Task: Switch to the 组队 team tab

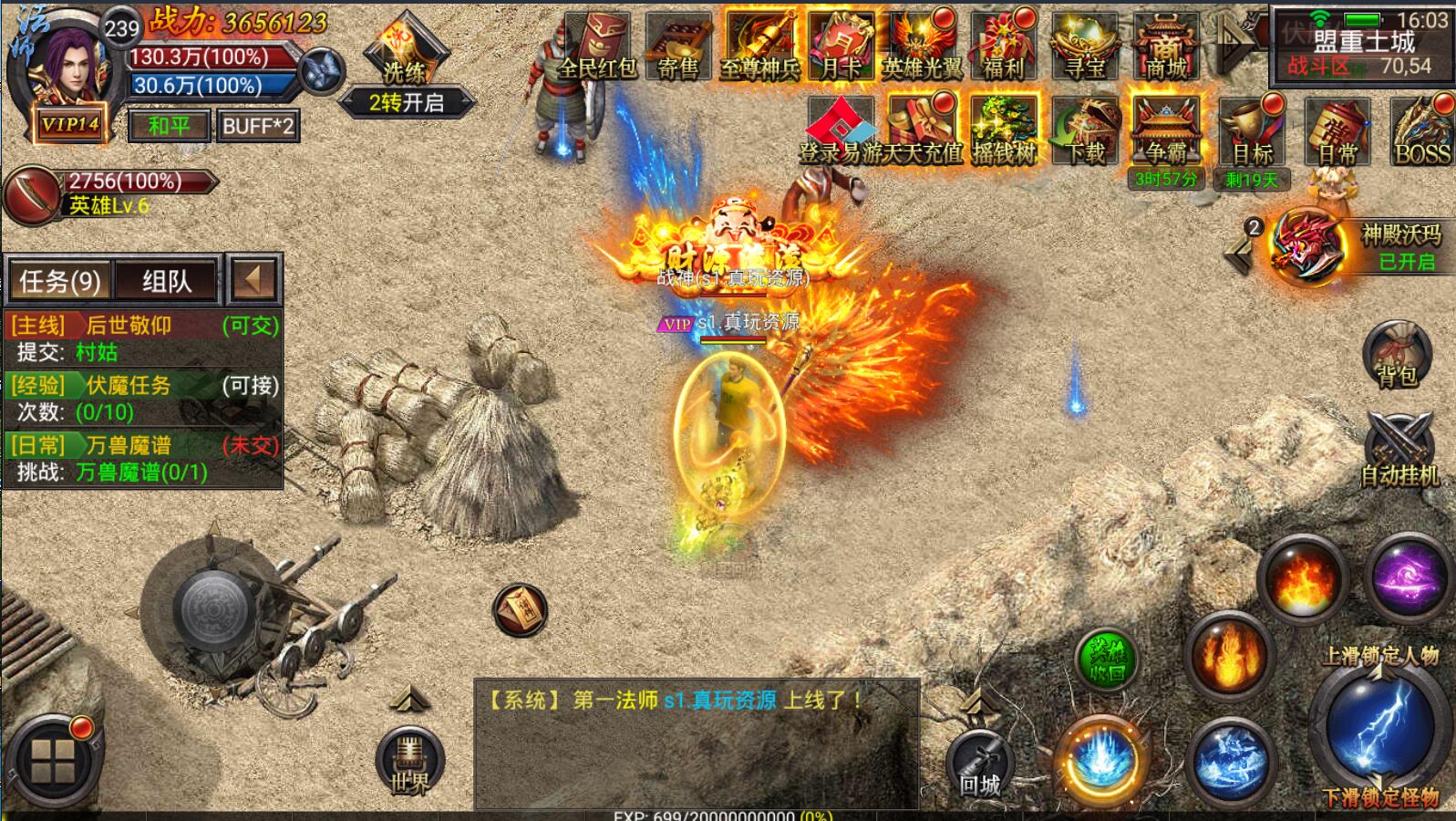Action: [167, 280]
